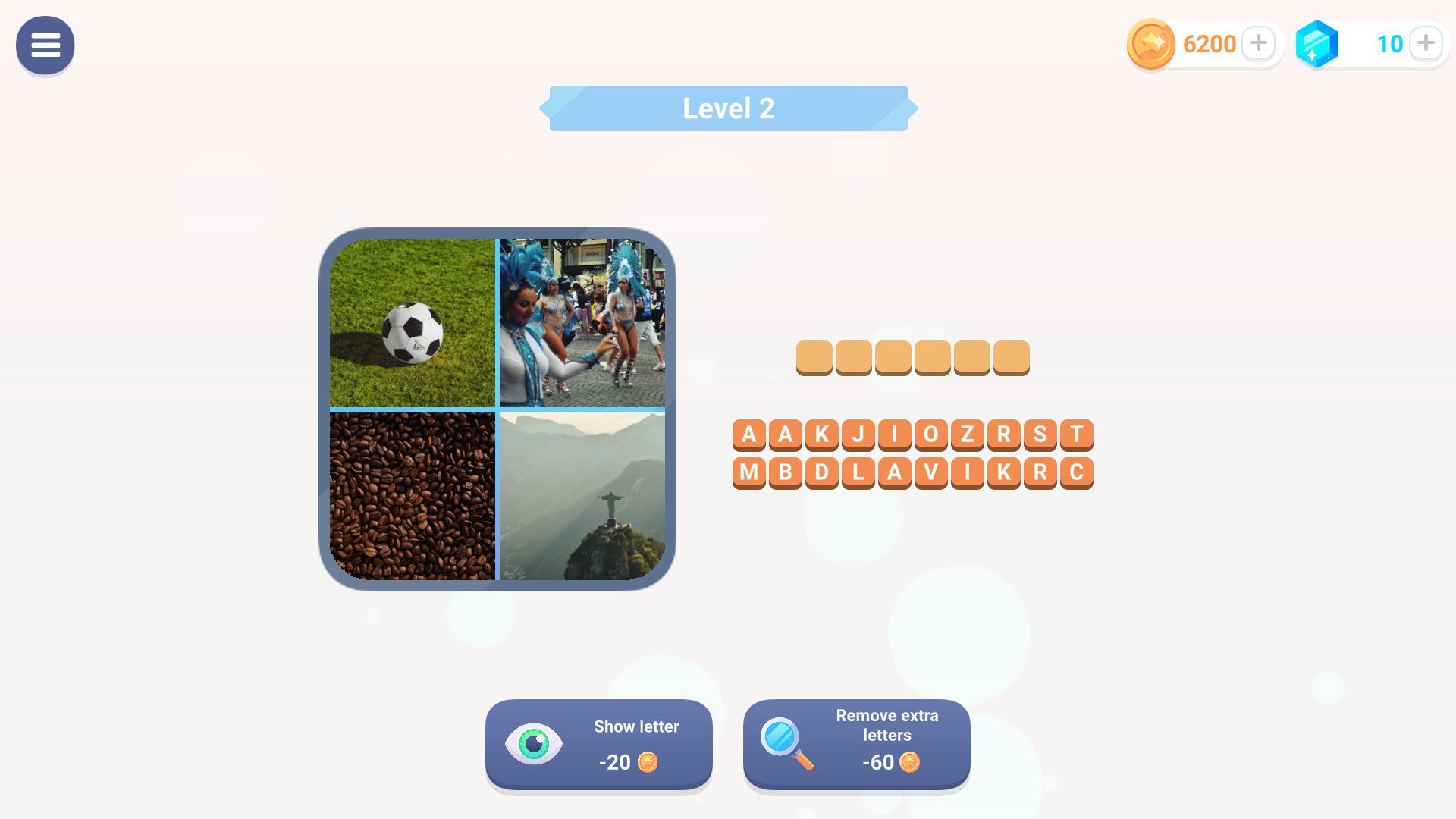
Task: Pick the letter L tile
Action: [858, 472]
